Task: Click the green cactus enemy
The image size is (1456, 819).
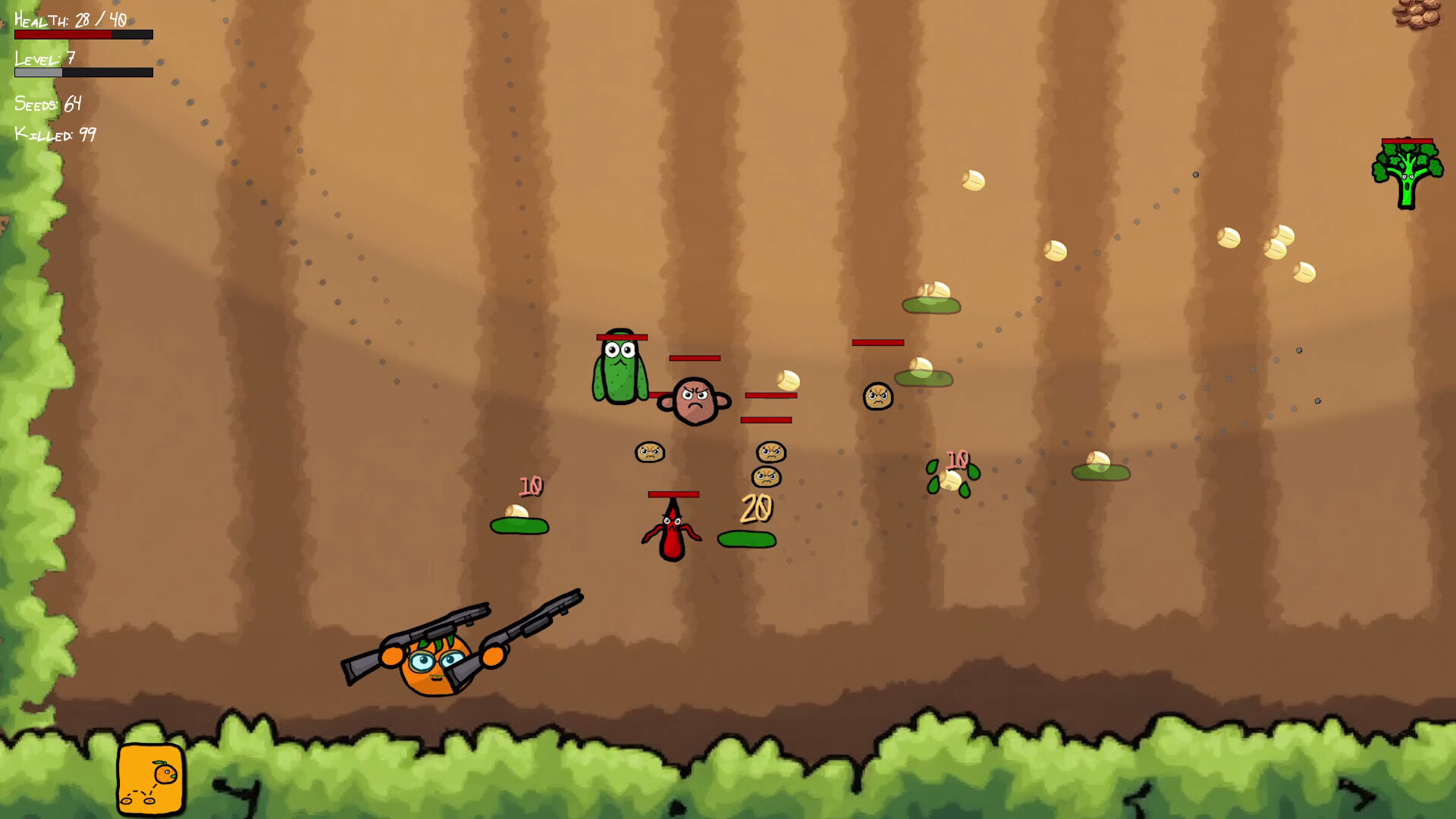Action: coord(620,372)
